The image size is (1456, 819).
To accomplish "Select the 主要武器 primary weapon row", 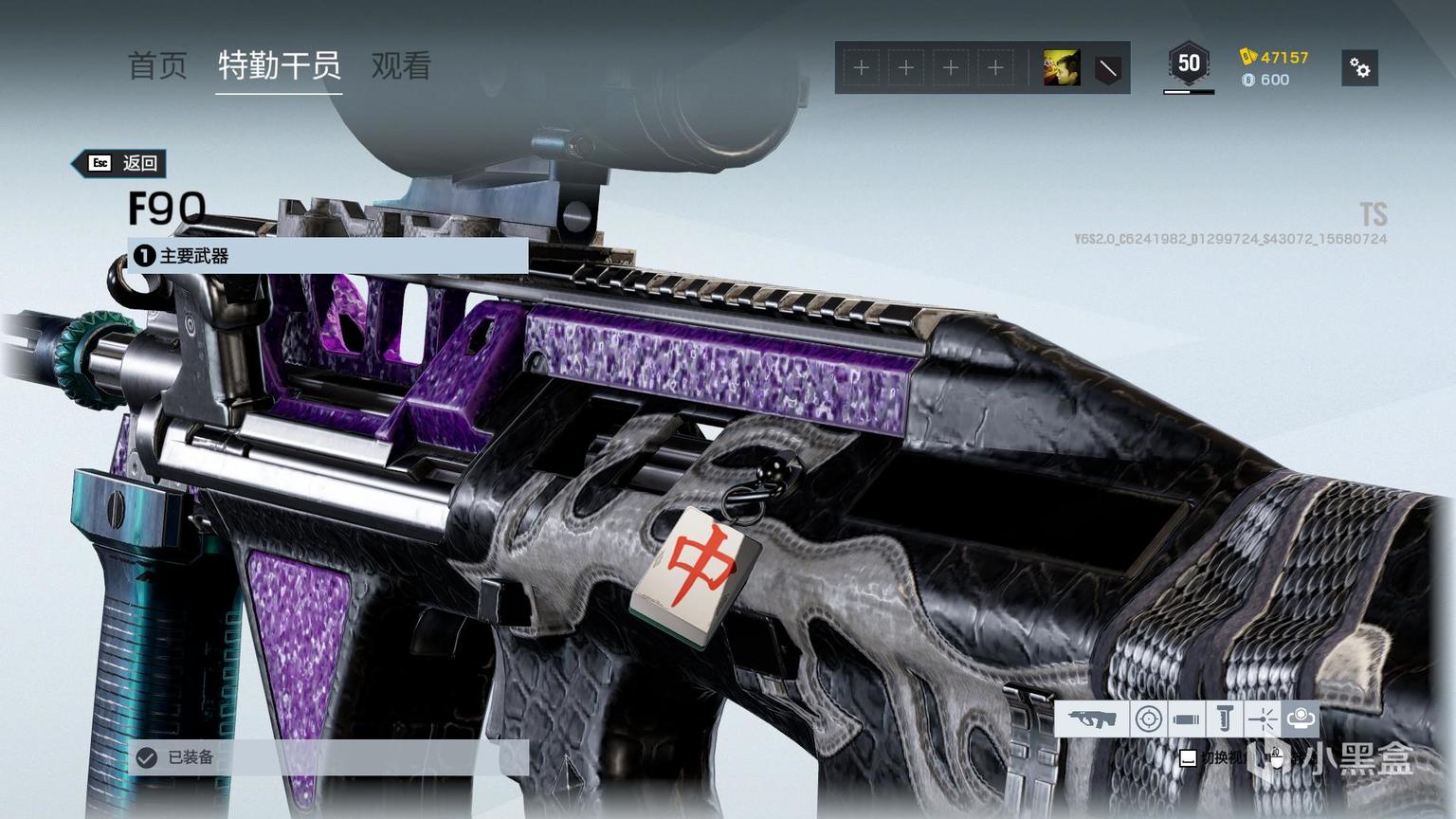I will click(x=328, y=256).
